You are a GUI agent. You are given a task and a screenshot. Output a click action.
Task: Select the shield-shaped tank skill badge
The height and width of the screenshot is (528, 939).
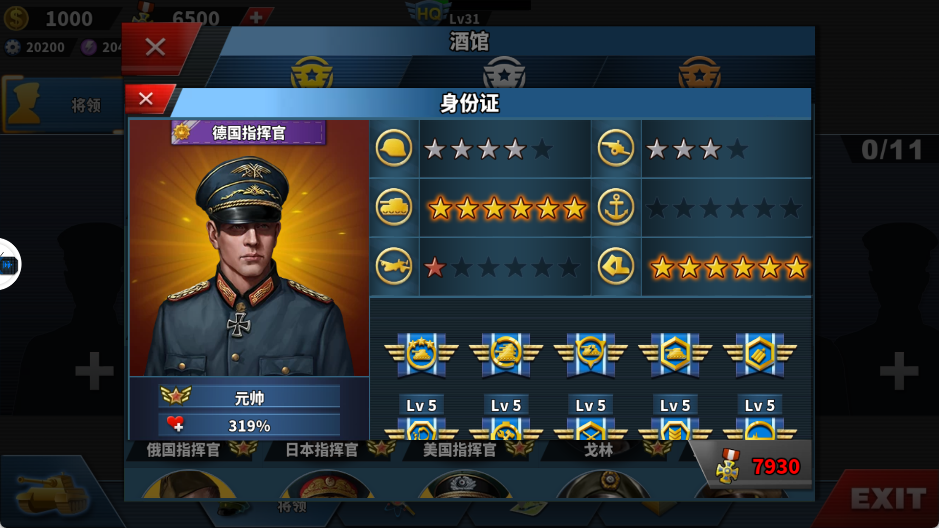(x=590, y=354)
